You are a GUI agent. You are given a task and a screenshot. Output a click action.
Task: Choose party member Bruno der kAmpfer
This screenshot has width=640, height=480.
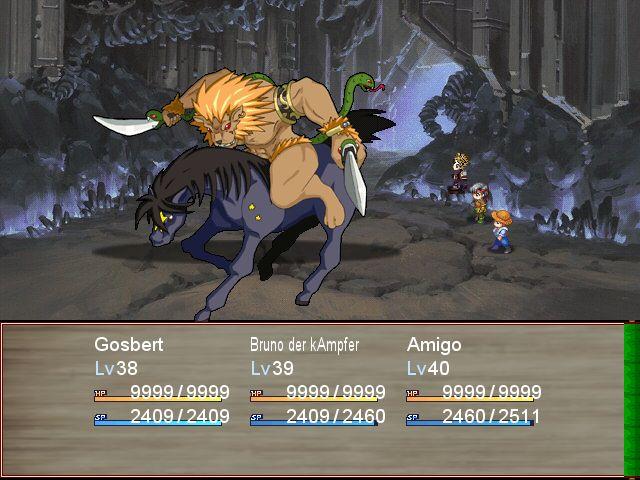[304, 345]
